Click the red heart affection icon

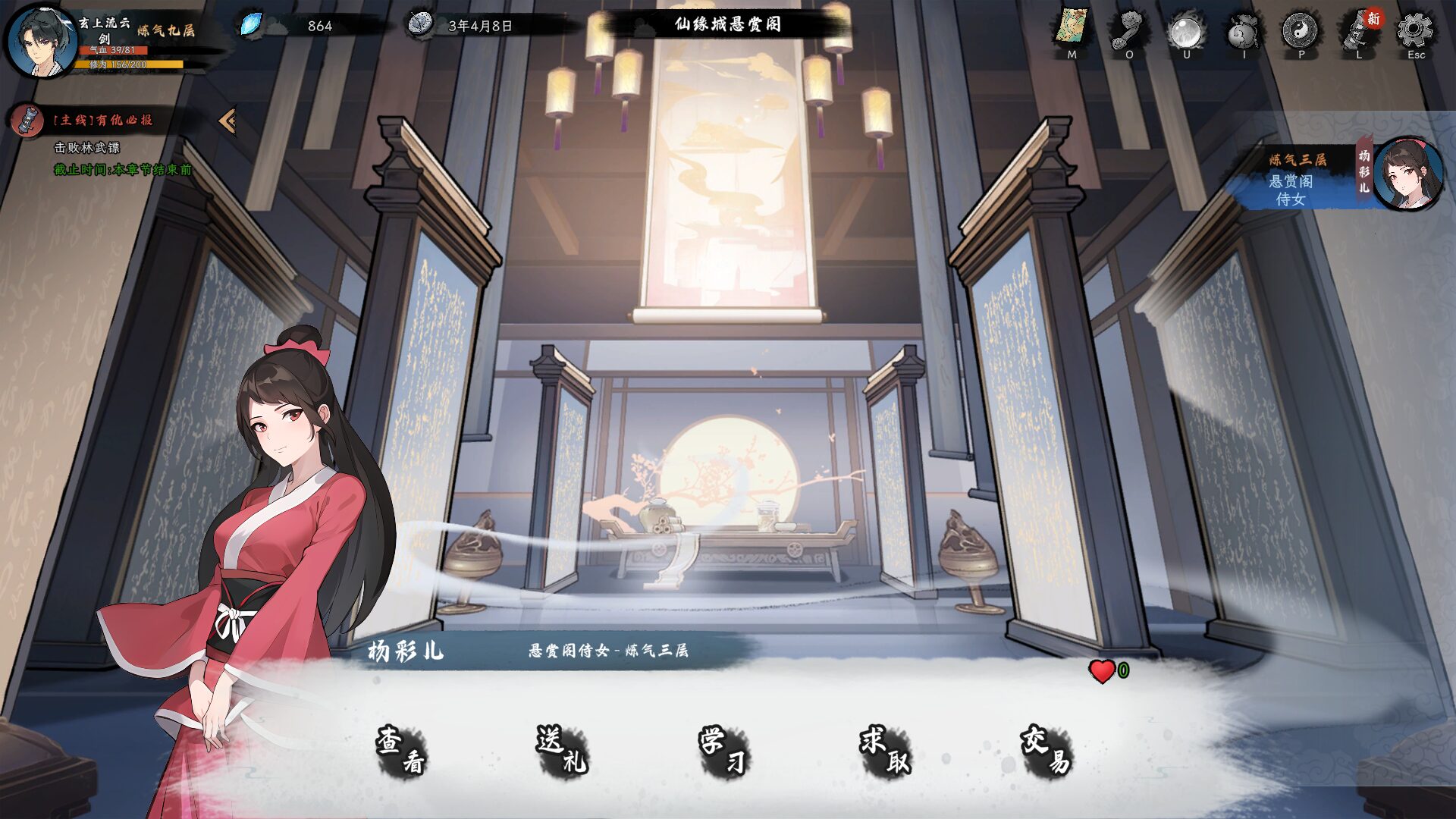pos(1101,671)
